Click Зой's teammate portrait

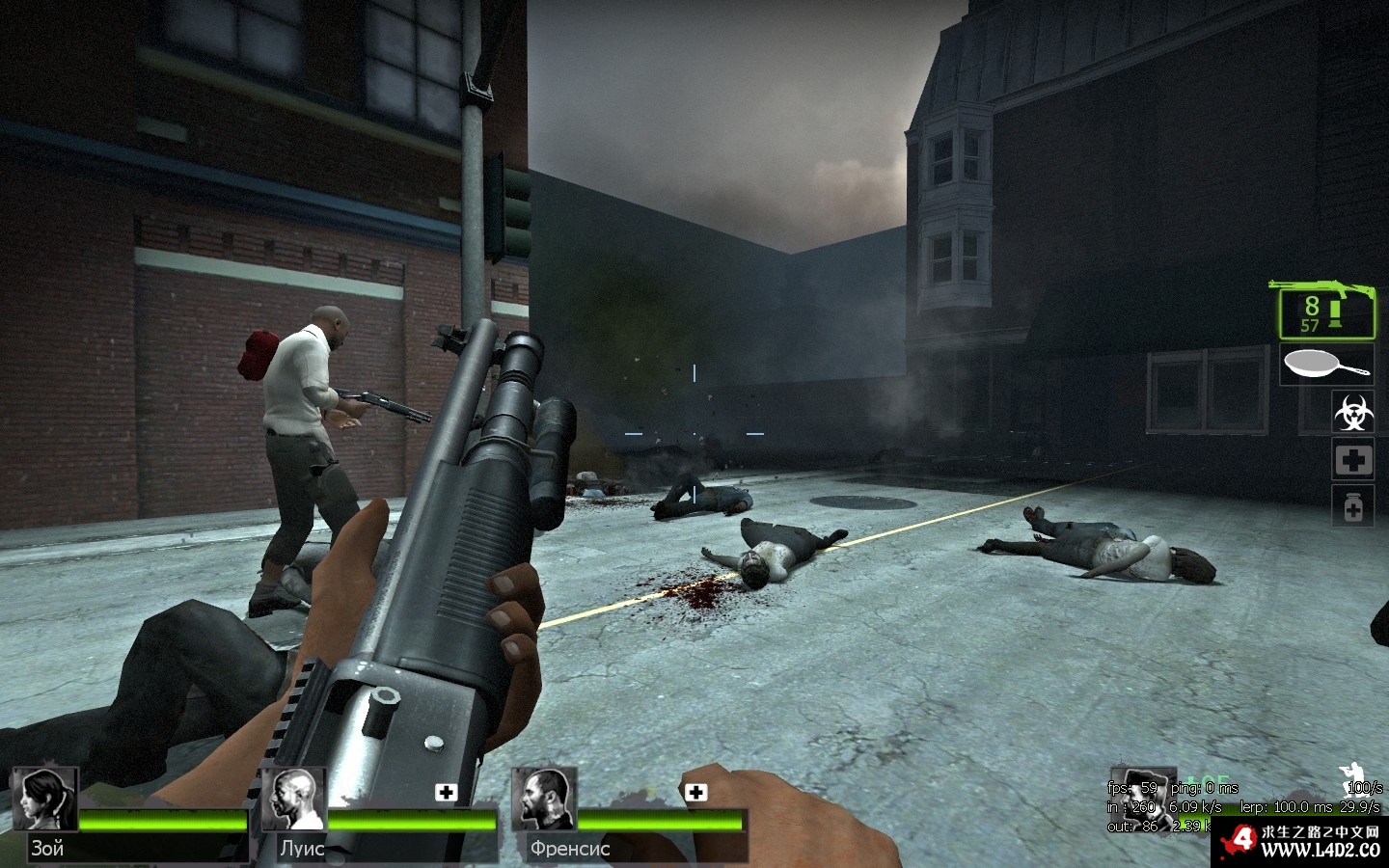point(44,800)
